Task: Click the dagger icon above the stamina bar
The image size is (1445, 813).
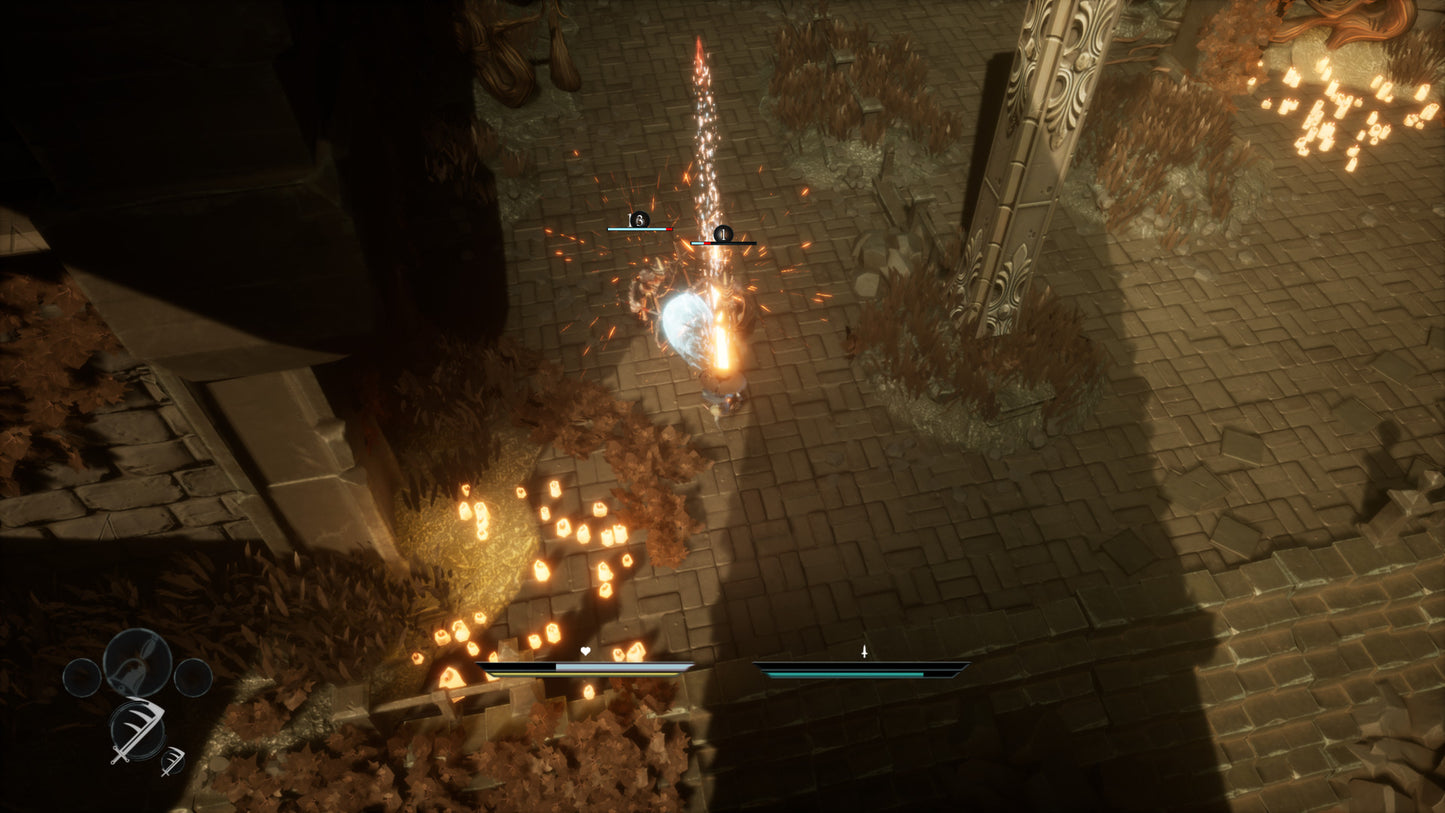Action: (x=863, y=651)
